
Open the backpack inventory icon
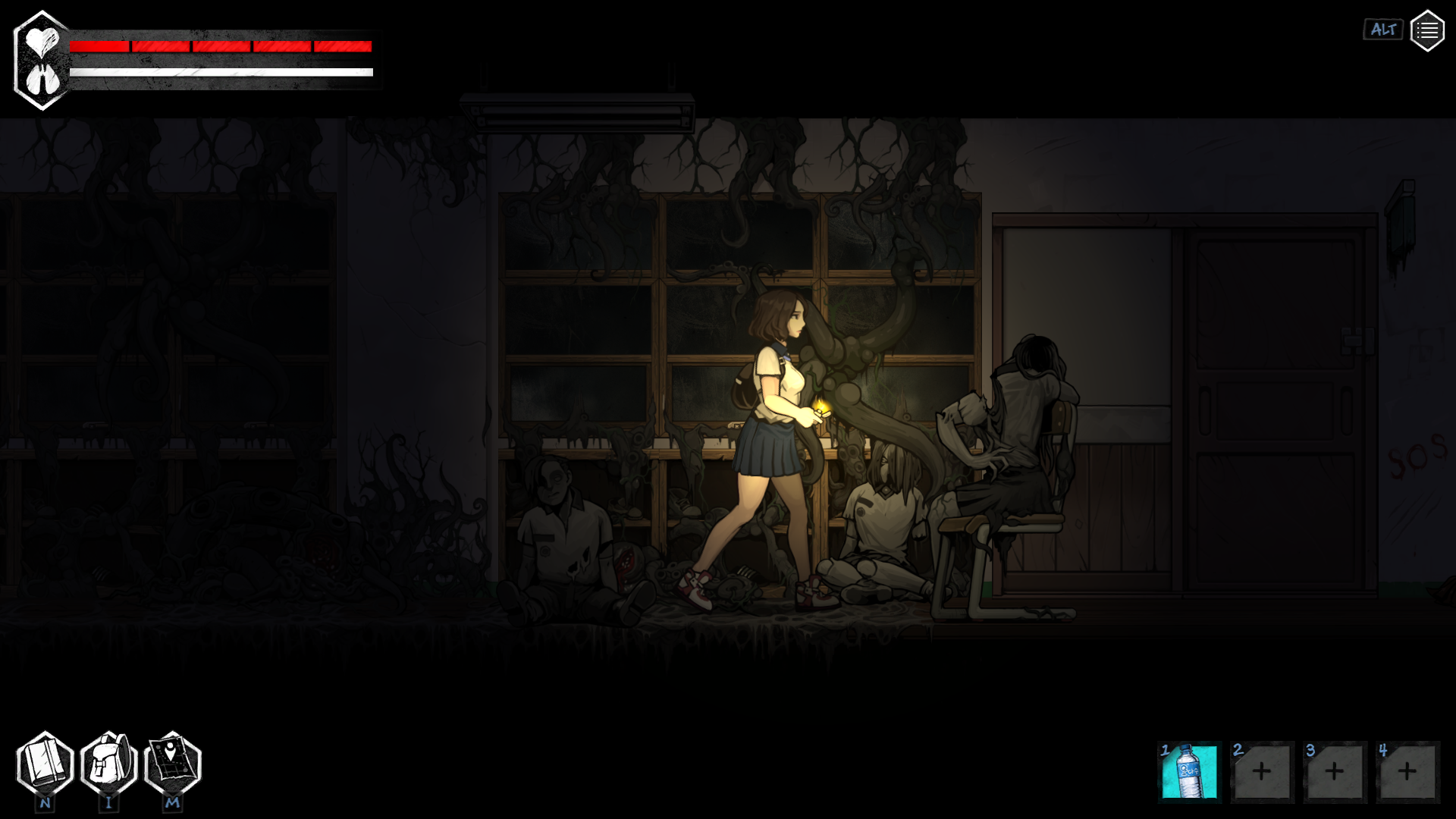pyautogui.click(x=108, y=764)
